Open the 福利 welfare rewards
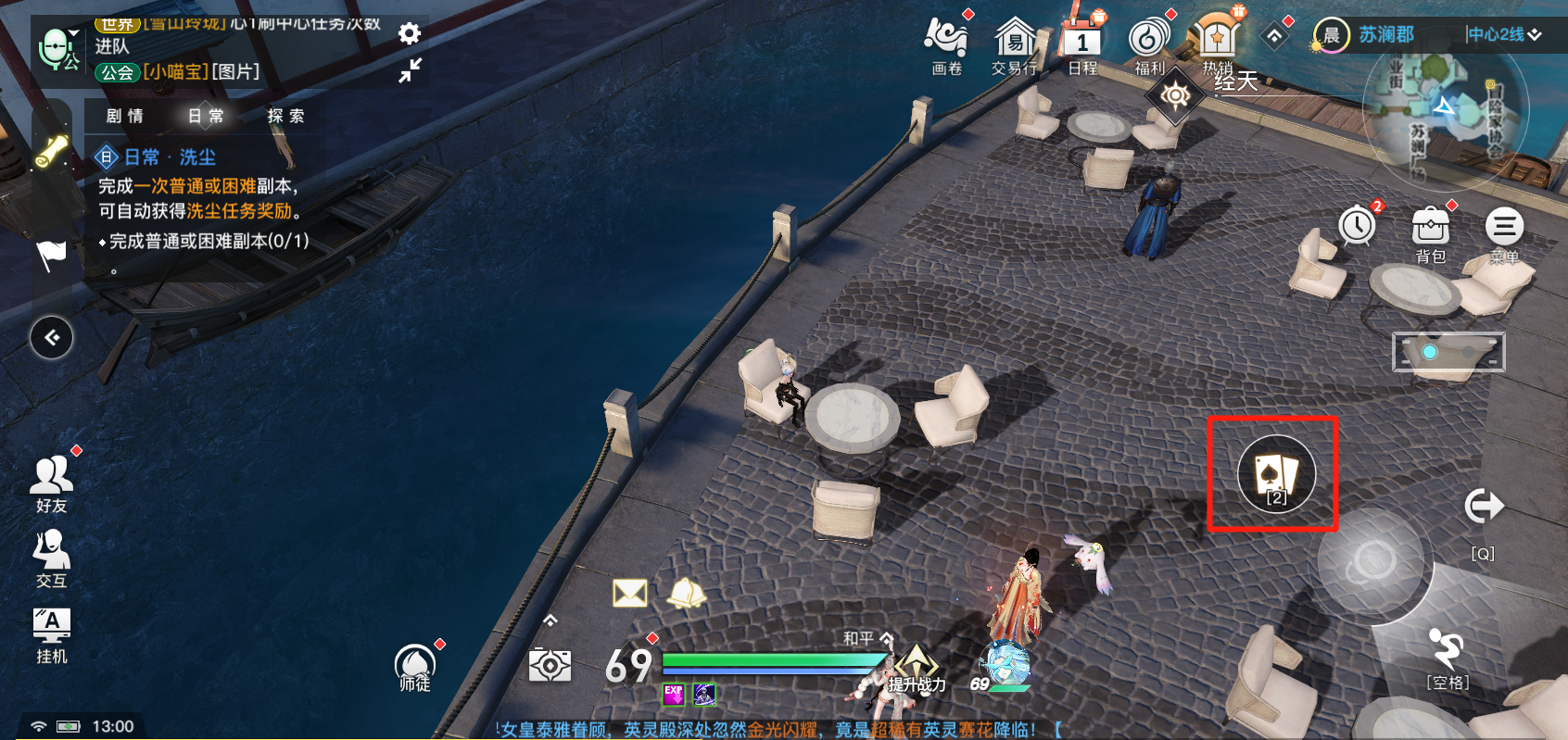The image size is (1568, 740). click(1149, 44)
